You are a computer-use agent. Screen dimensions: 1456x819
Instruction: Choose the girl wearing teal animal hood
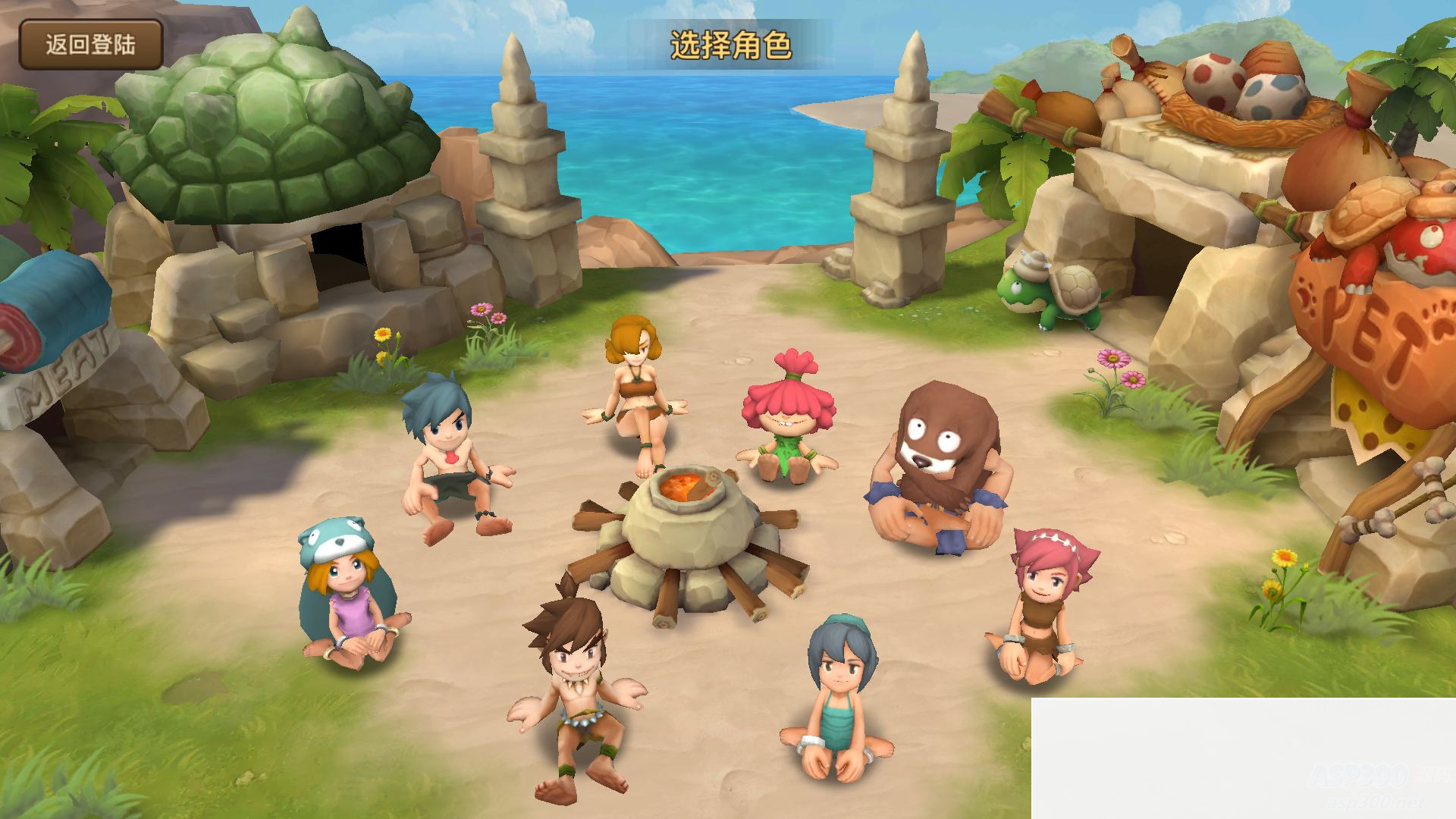[x=349, y=599]
